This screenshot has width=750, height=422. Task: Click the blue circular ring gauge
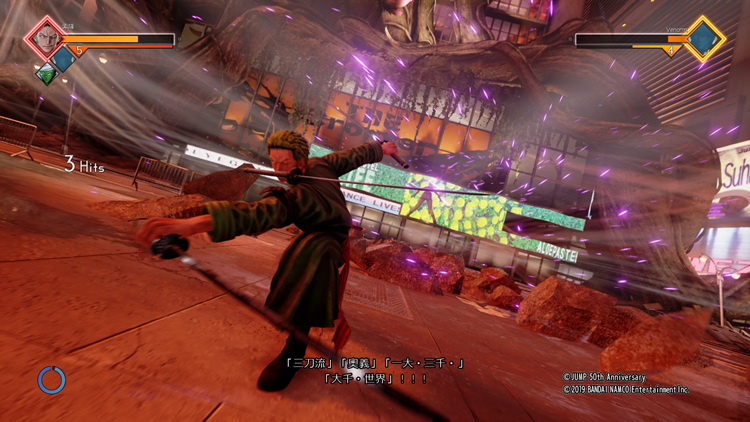[52, 380]
